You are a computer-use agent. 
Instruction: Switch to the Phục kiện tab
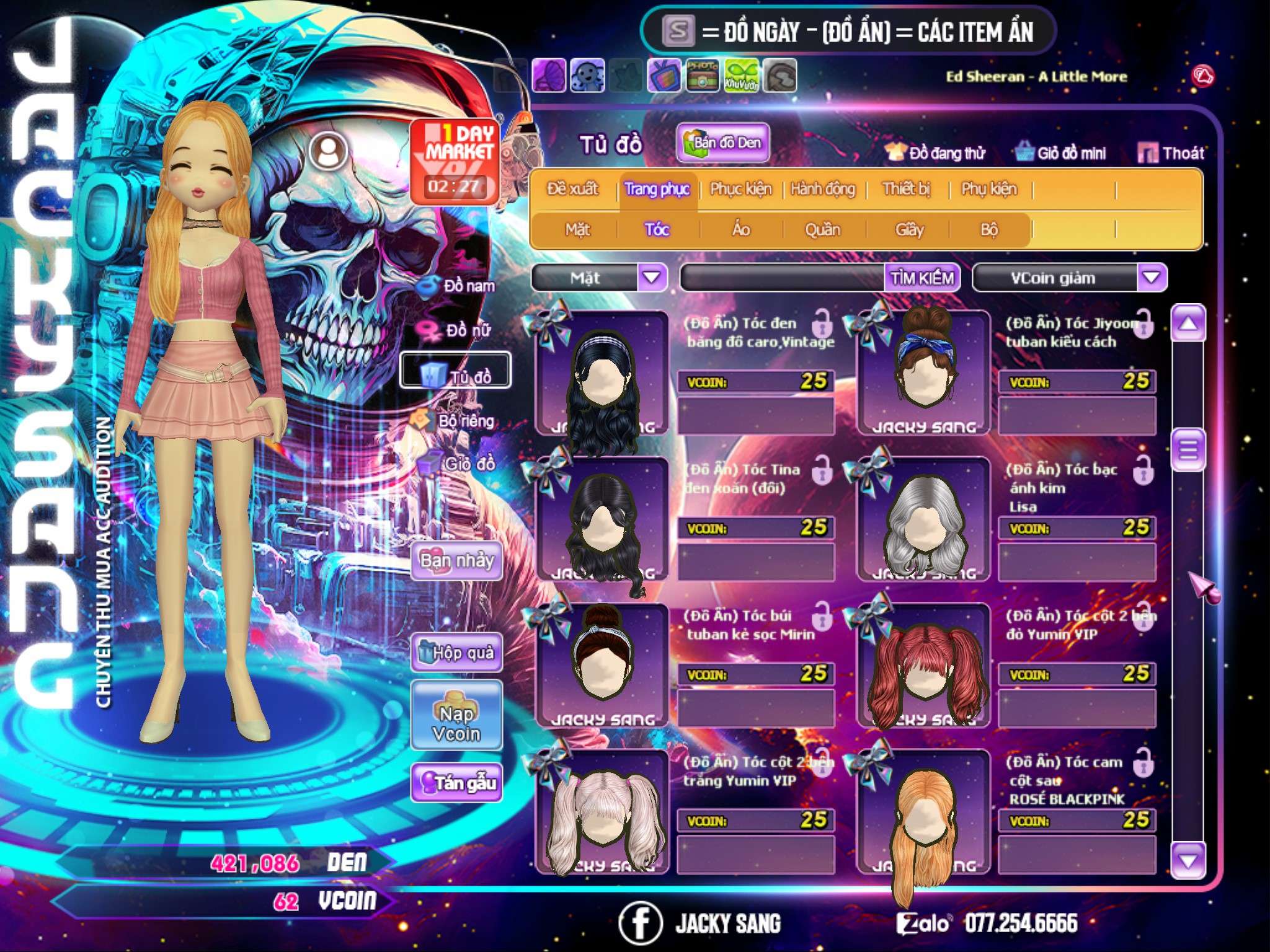pos(740,189)
